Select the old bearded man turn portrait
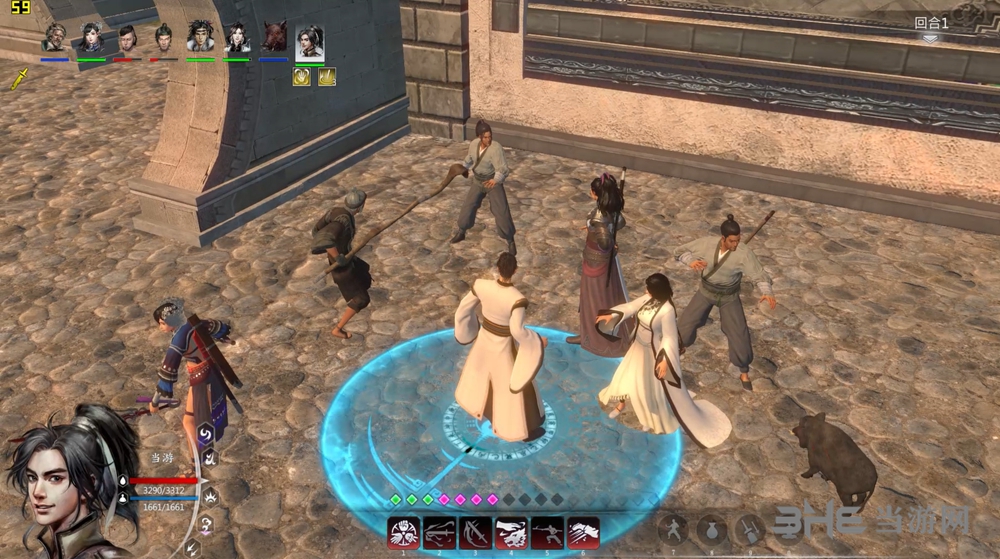This screenshot has width=1000, height=559. (55, 38)
